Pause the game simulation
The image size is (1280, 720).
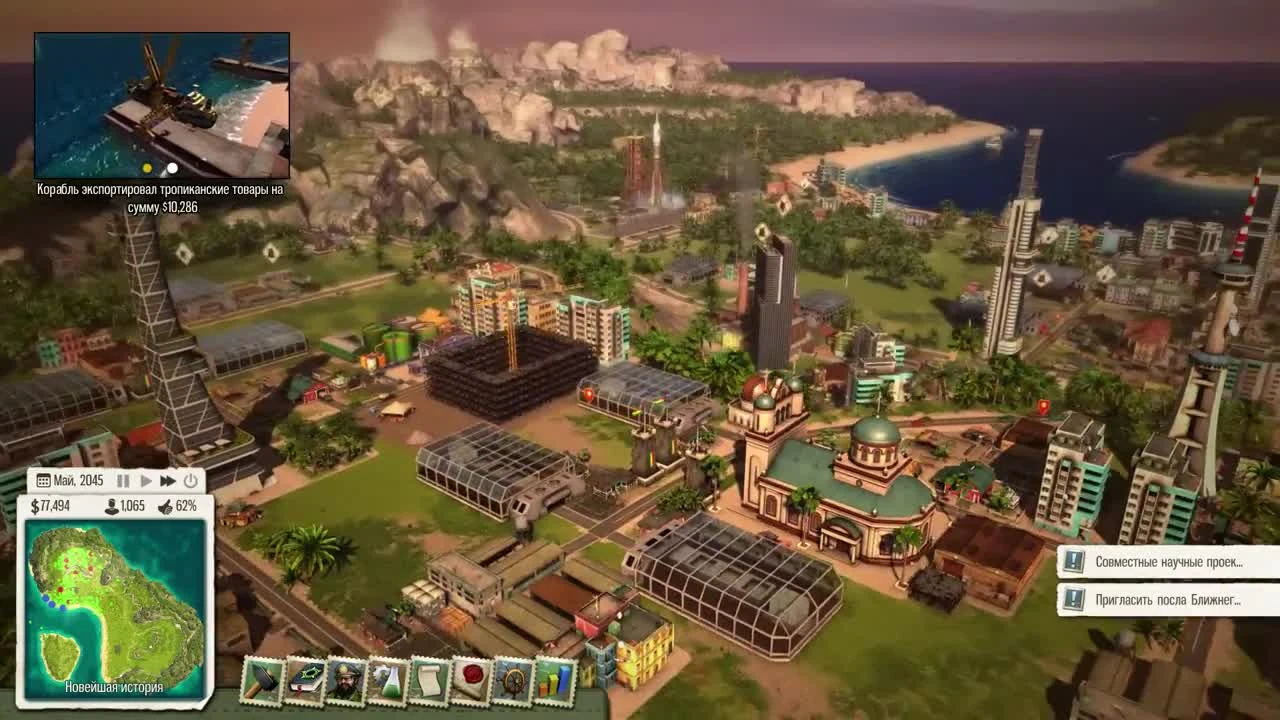point(123,481)
